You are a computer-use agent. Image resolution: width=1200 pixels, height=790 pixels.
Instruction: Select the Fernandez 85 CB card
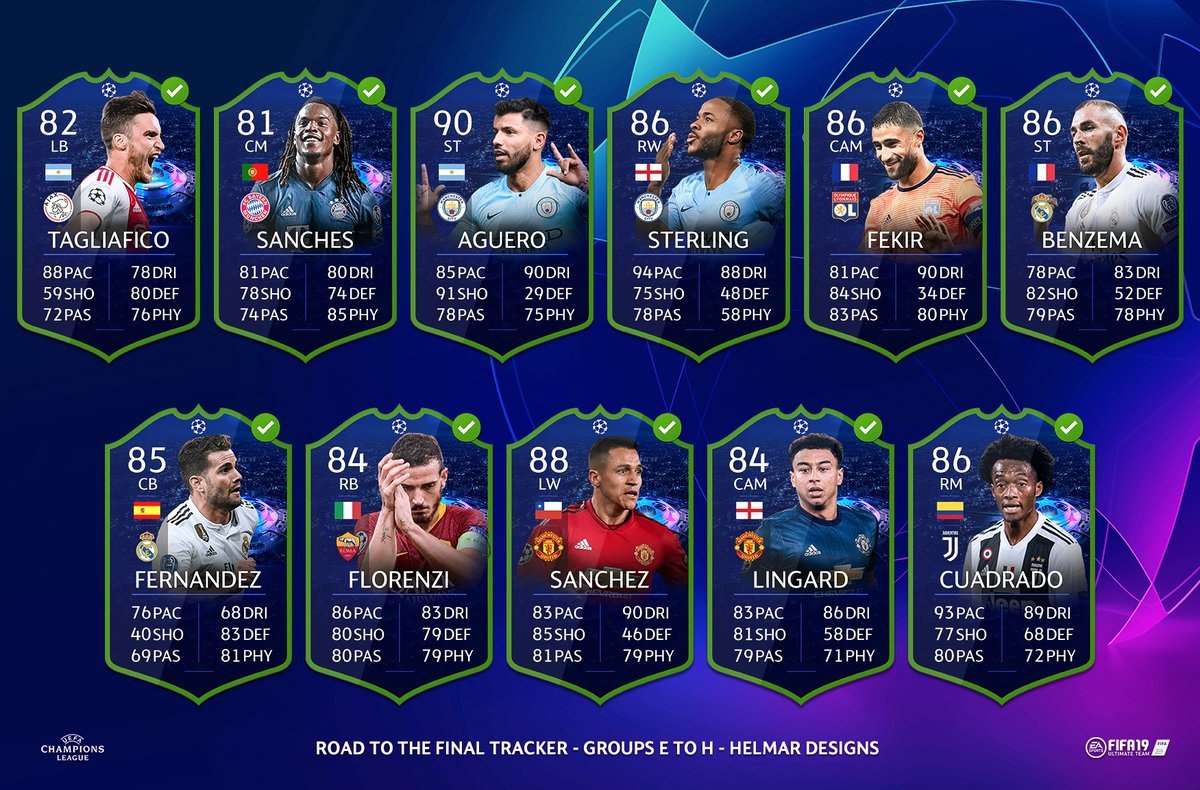[x=197, y=555]
